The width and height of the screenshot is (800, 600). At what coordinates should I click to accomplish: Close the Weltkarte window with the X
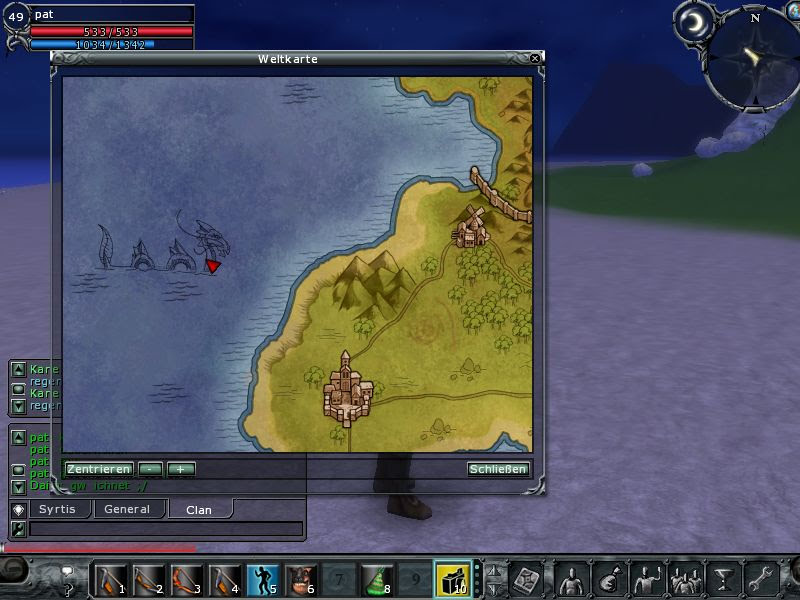pos(535,59)
